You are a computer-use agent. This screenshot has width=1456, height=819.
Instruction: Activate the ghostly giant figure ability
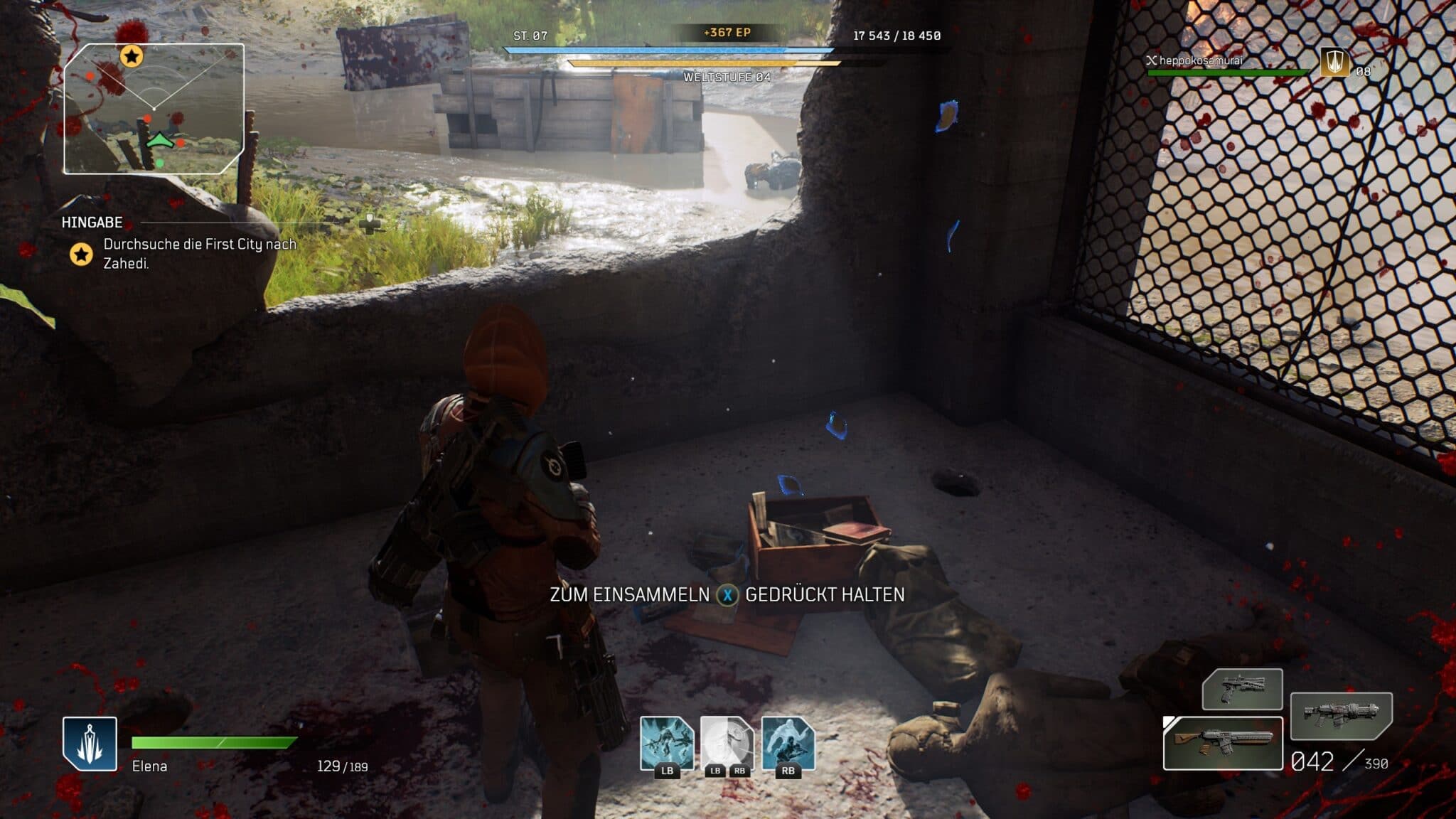point(788,743)
